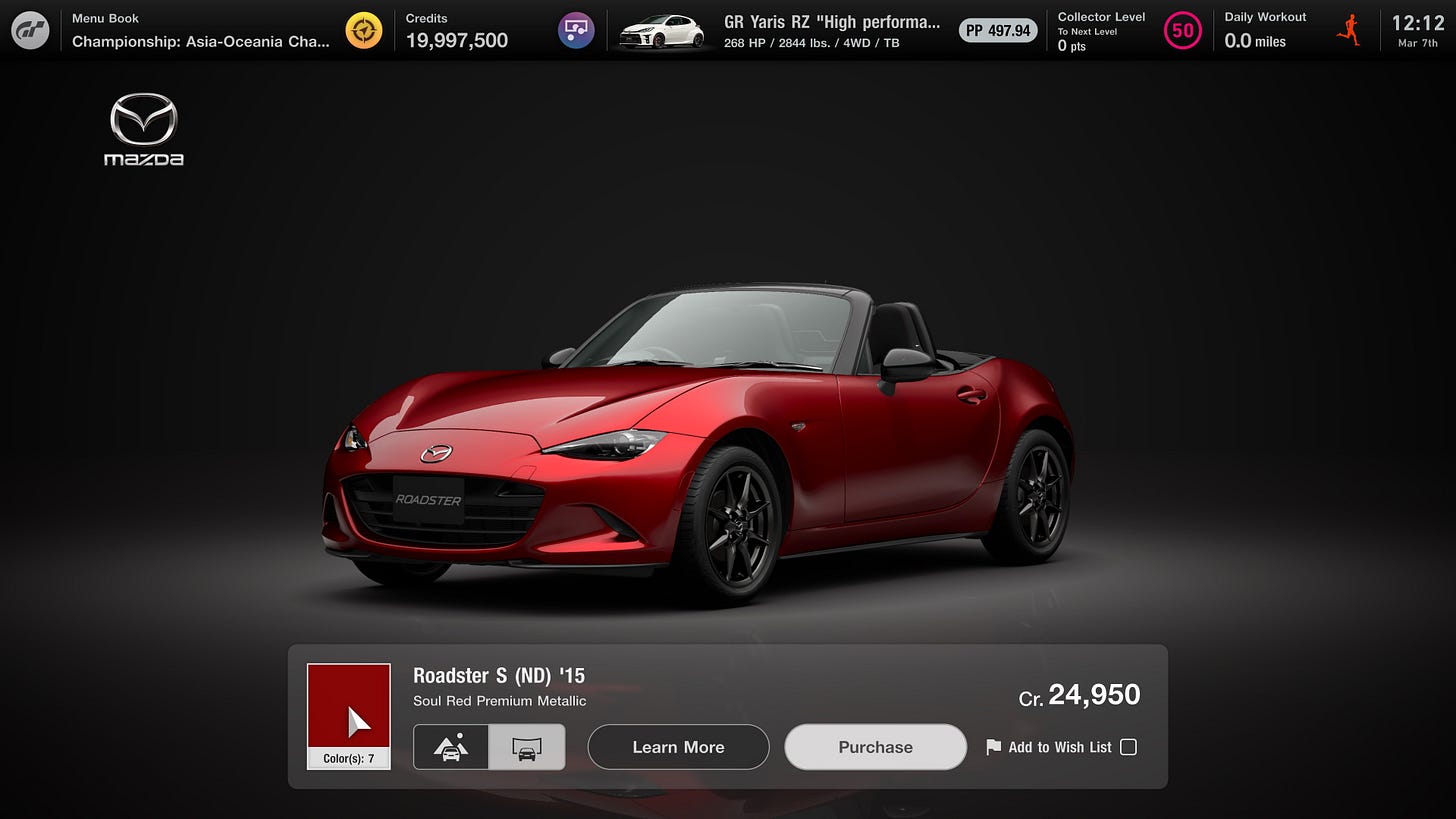Select the pink Collector Level 50 badge
Image resolution: width=1456 pixels, height=819 pixels.
click(1183, 30)
